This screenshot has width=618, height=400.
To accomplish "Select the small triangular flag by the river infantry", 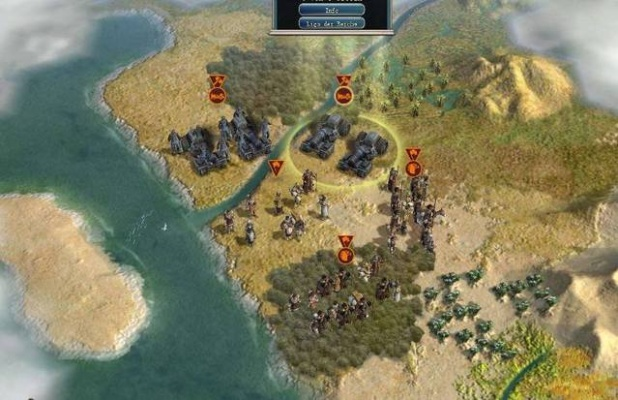I will coord(276,168).
